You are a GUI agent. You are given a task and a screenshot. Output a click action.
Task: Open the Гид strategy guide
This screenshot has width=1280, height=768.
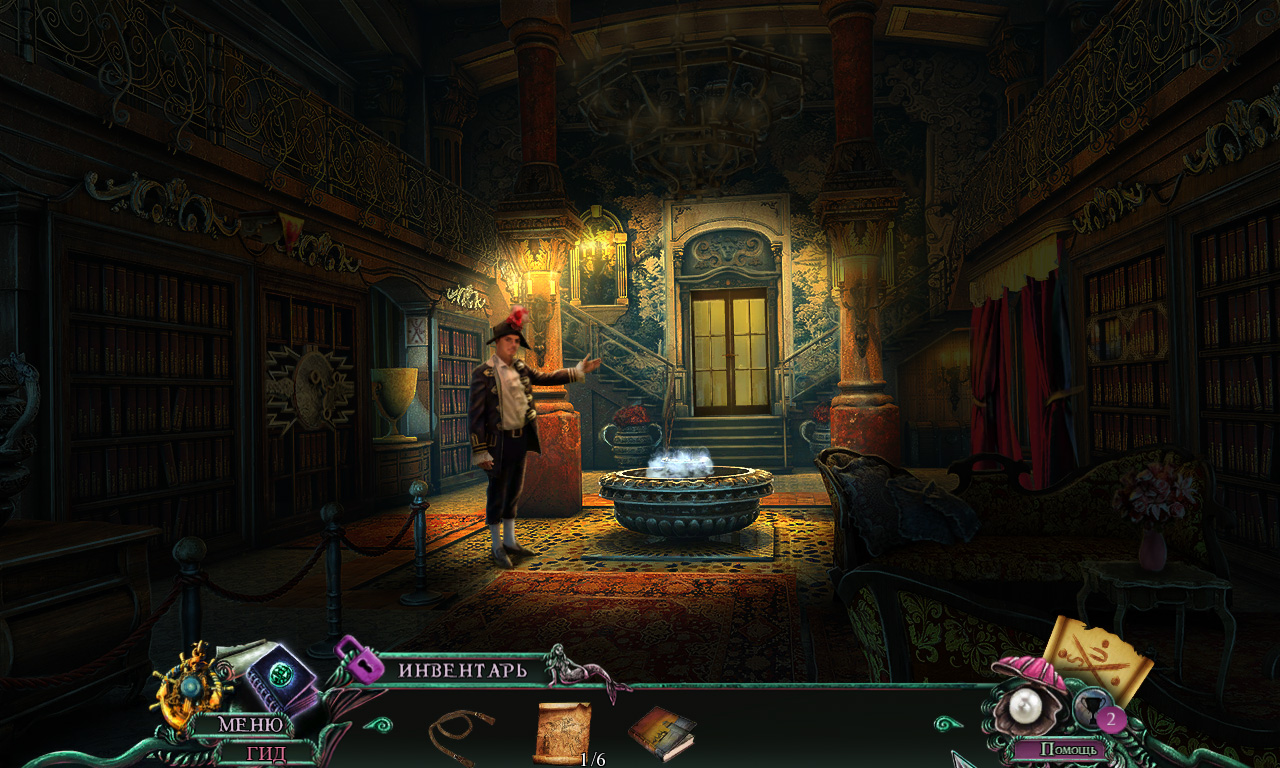coord(265,752)
